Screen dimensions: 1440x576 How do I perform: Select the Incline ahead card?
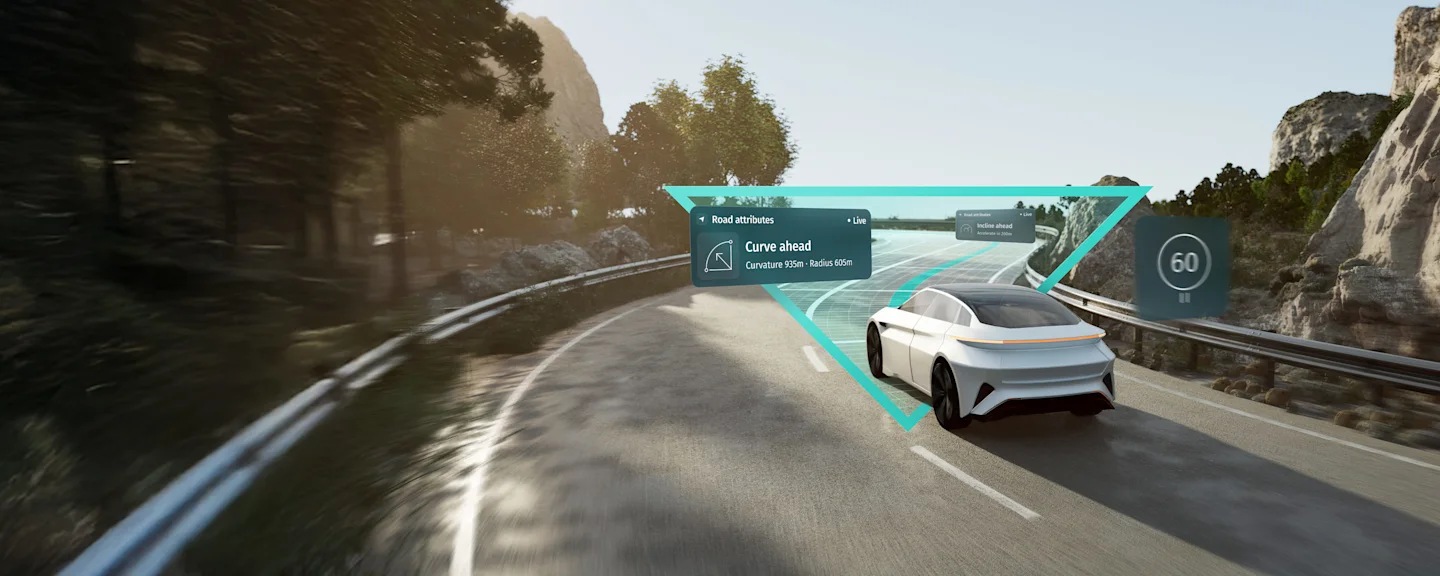[x=994, y=226]
